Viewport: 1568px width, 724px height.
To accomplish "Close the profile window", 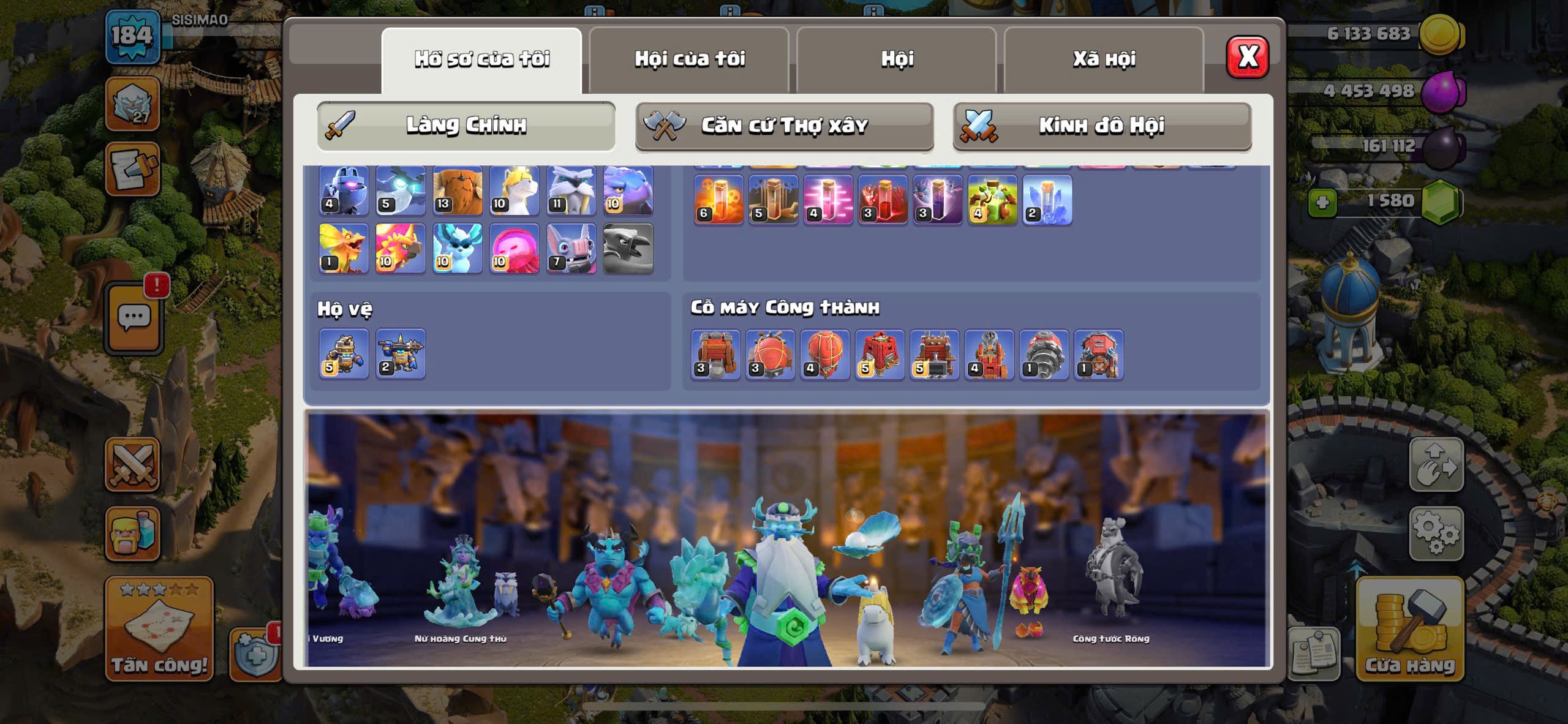I will pos(1247,57).
